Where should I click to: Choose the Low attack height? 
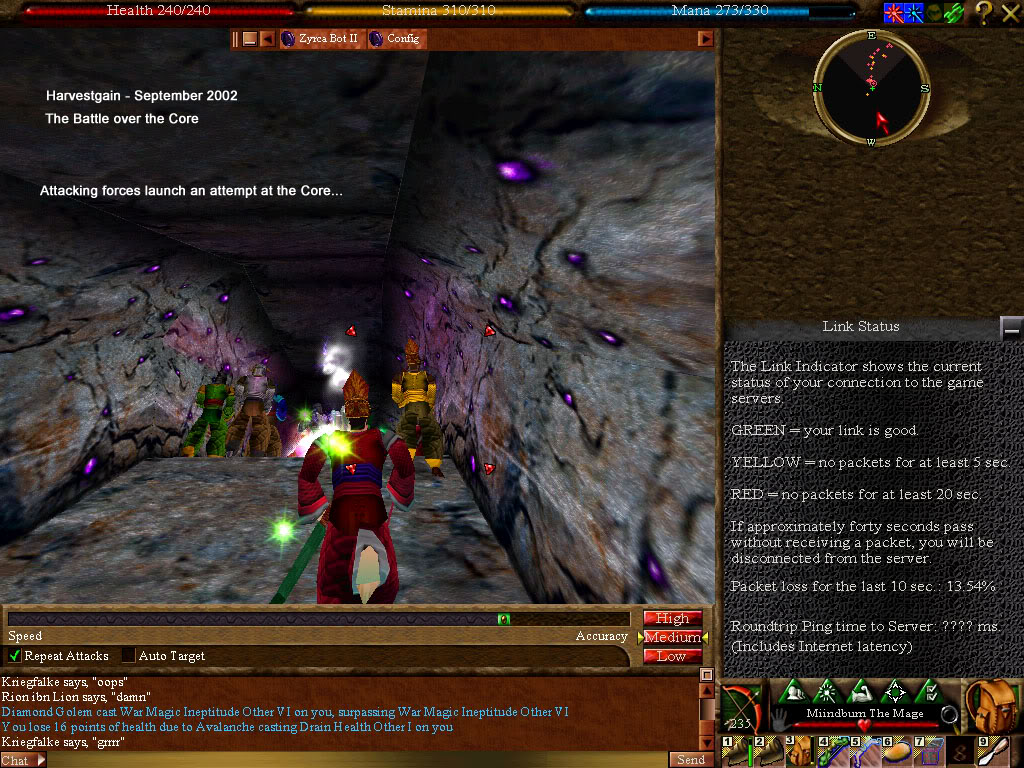(x=672, y=656)
